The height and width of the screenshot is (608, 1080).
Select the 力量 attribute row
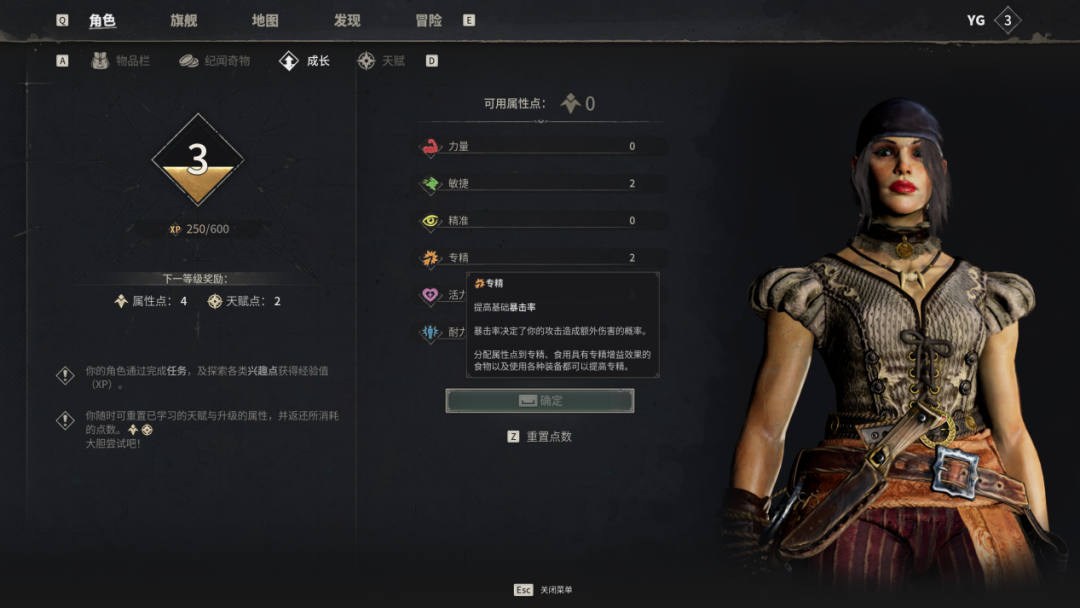pyautogui.click(x=540, y=147)
